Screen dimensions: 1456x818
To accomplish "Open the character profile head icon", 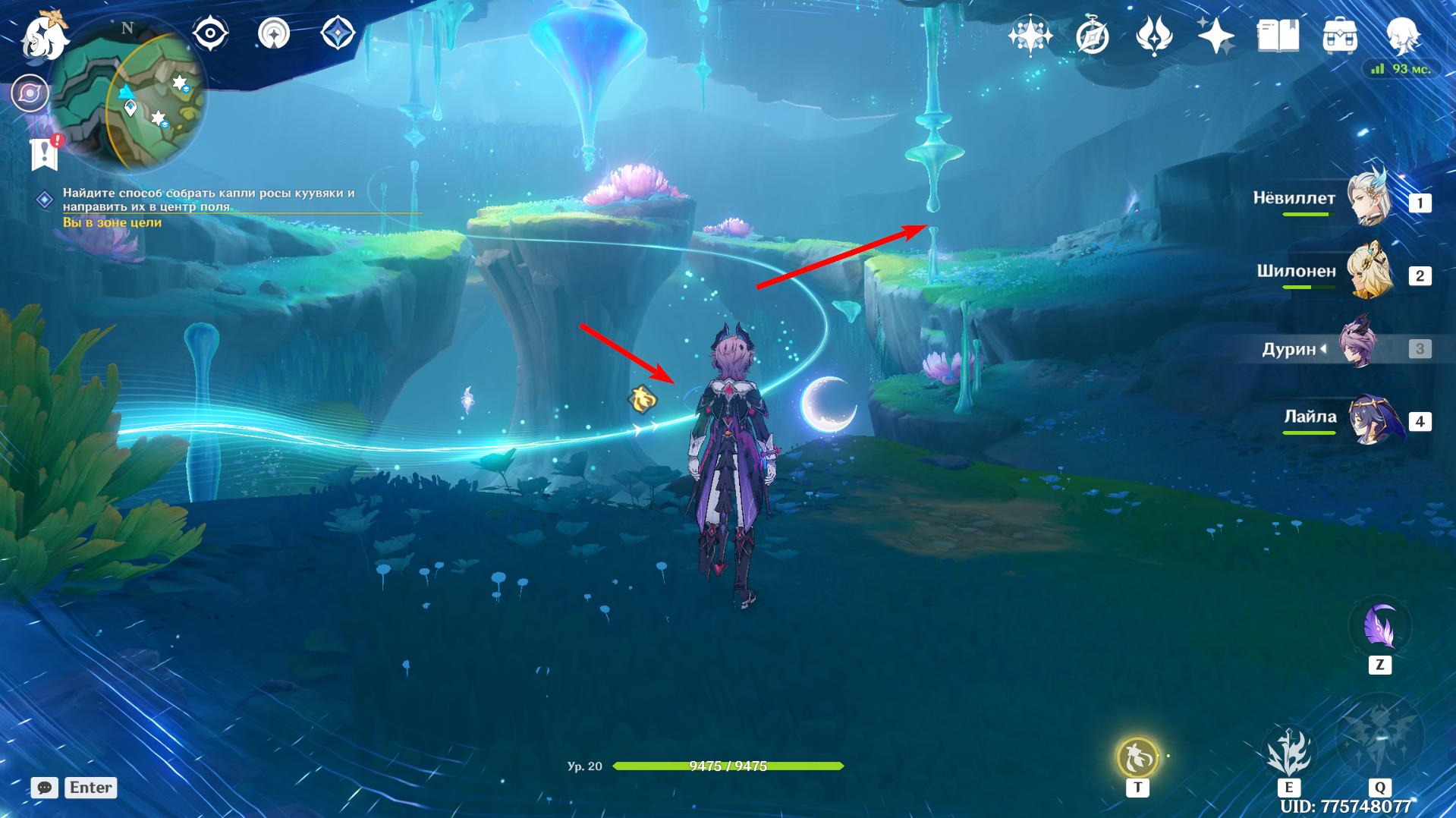I will click(1402, 36).
